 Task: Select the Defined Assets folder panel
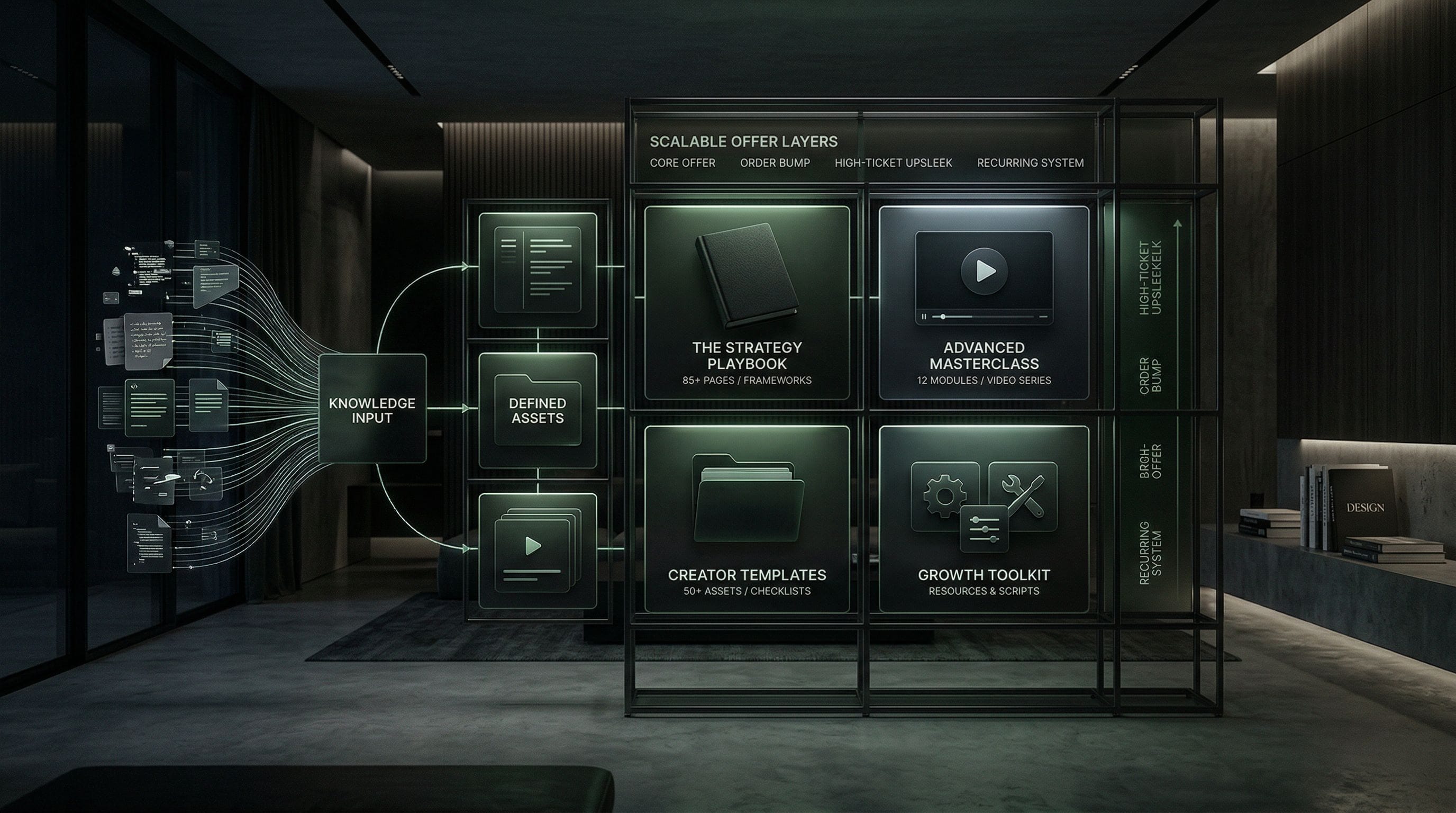(537, 410)
